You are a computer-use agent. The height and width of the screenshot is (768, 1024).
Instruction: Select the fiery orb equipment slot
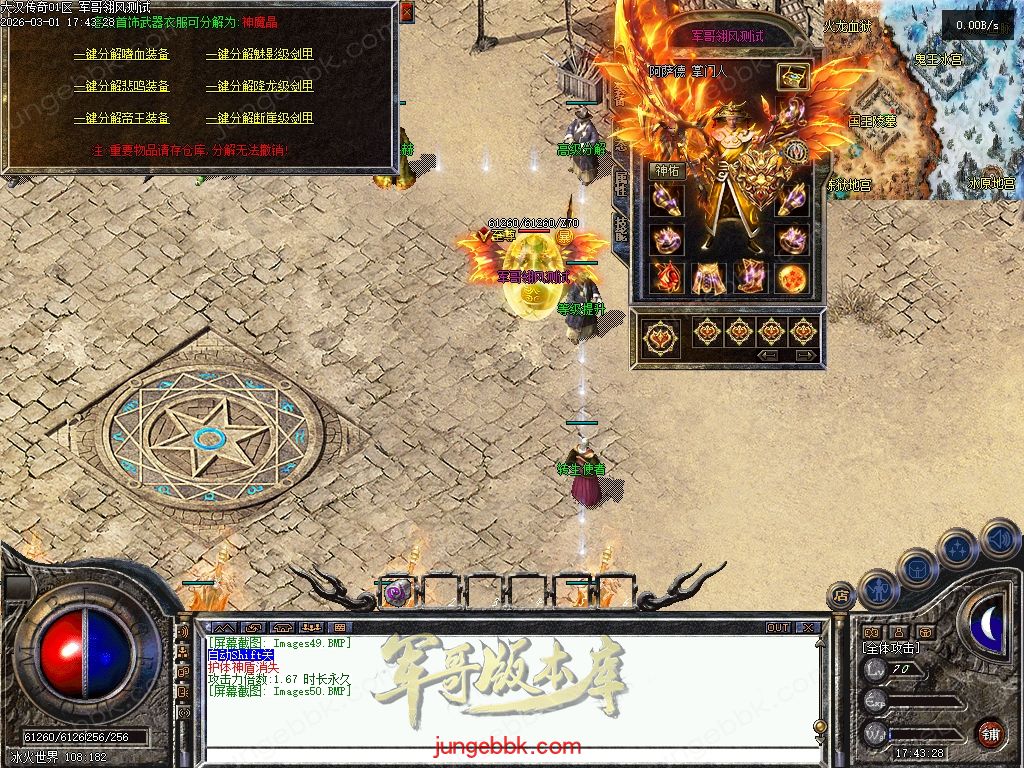tap(792, 278)
